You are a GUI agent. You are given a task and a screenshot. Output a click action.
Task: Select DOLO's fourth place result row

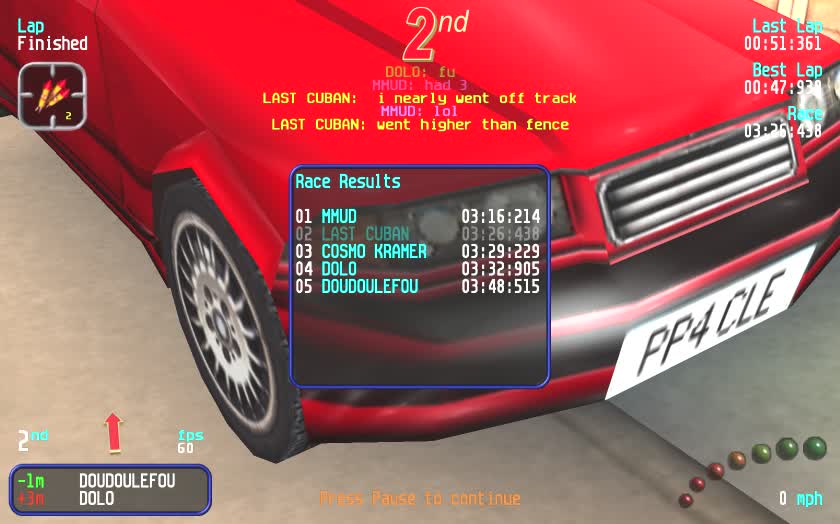coord(418,269)
